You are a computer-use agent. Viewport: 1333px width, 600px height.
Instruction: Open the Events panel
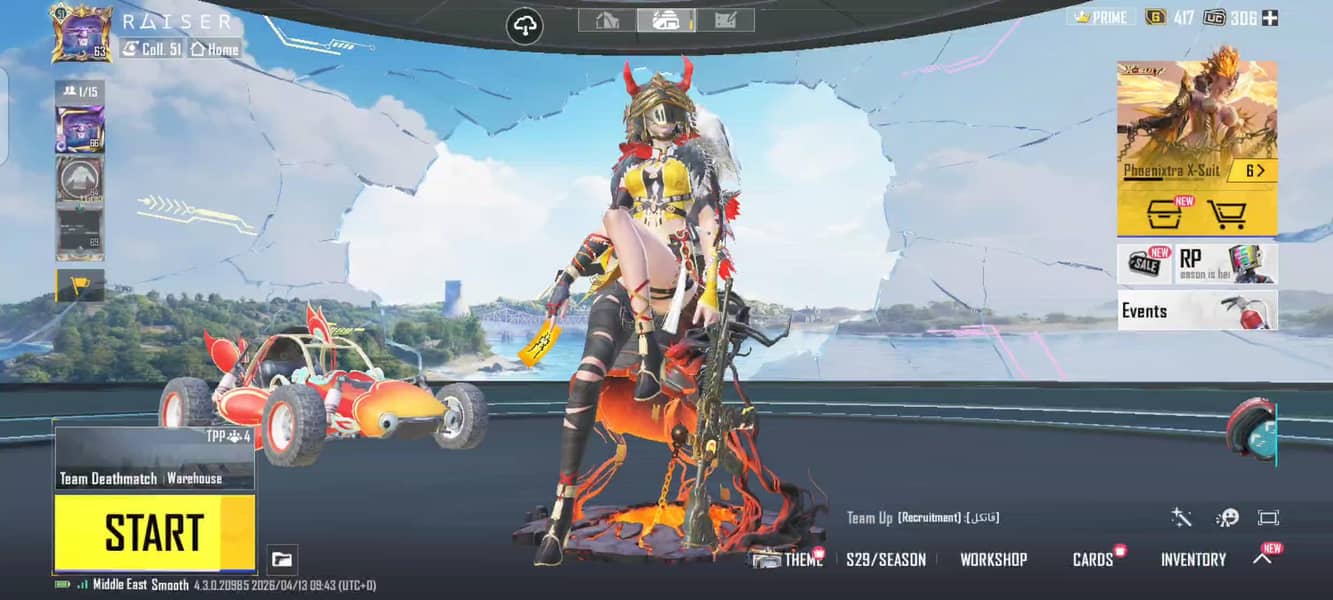coord(1196,310)
